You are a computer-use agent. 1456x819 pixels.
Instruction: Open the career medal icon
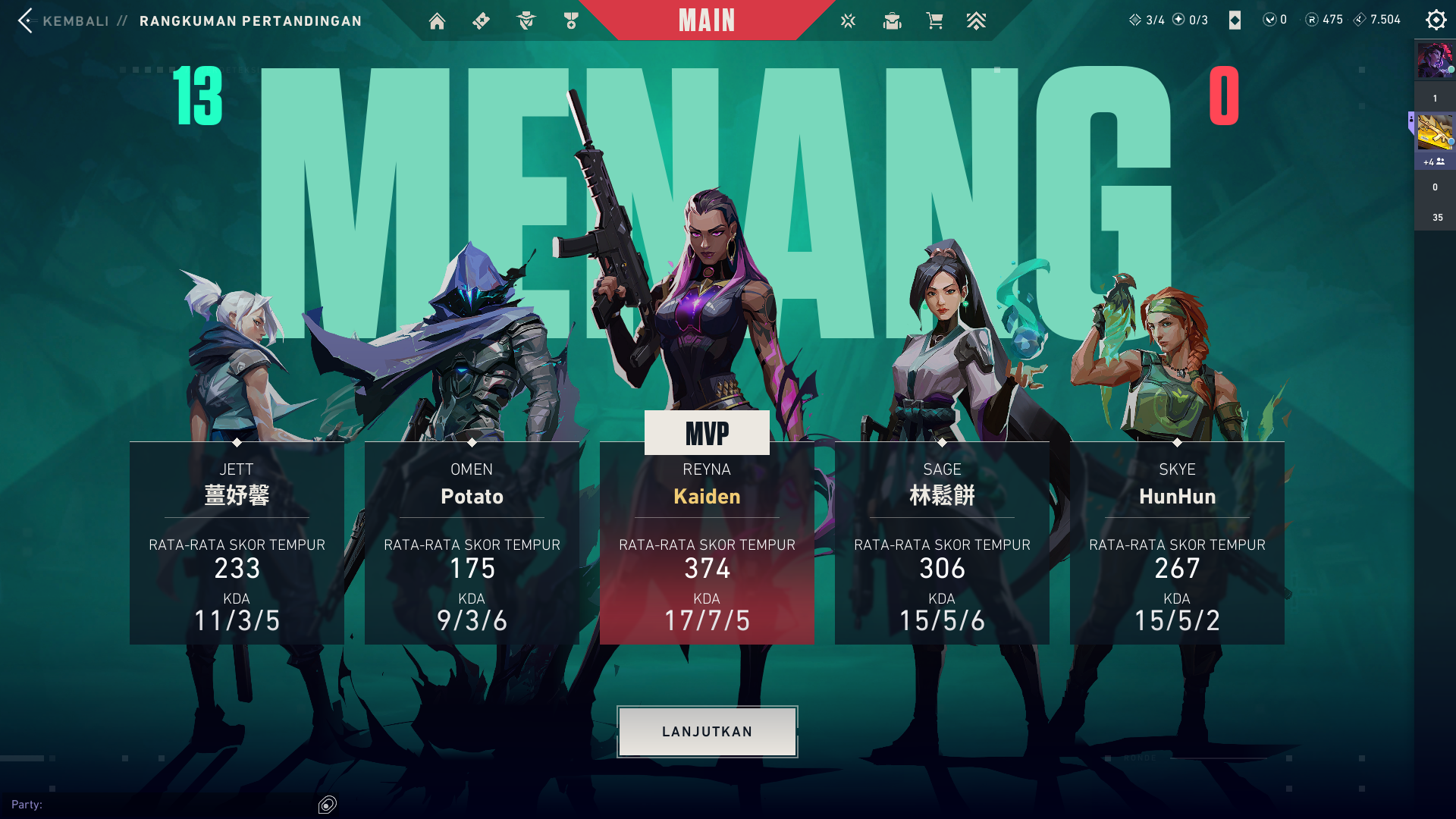(x=571, y=21)
